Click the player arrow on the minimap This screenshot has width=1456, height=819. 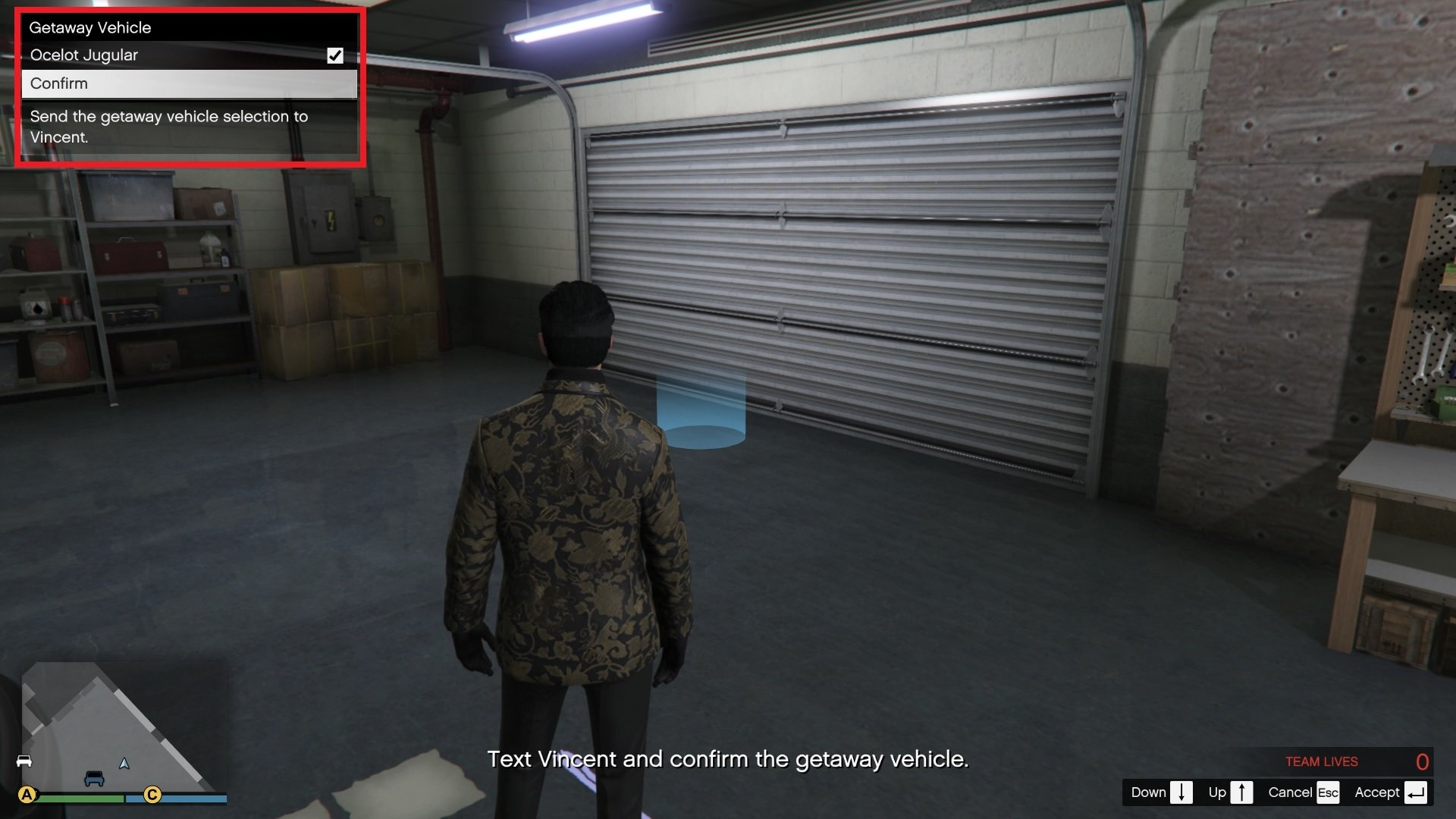[x=124, y=764]
